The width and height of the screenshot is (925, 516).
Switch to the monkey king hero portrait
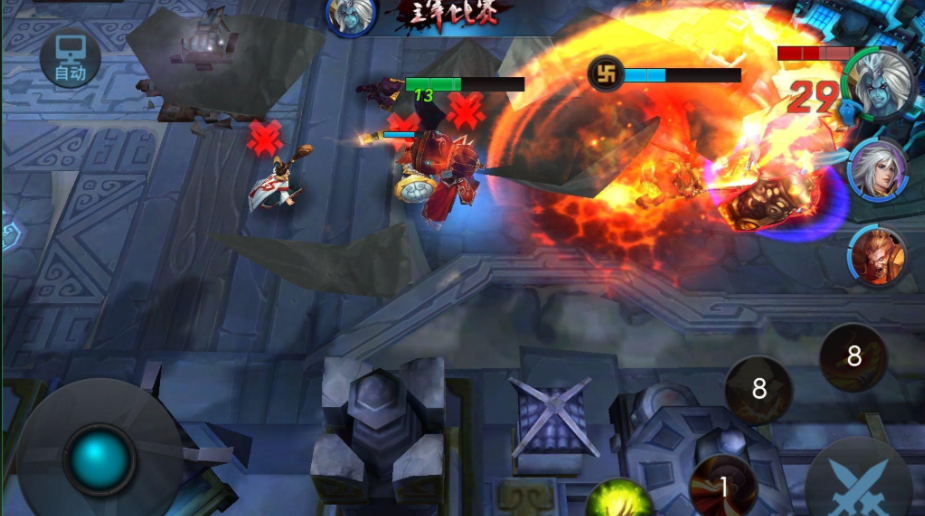tap(878, 256)
